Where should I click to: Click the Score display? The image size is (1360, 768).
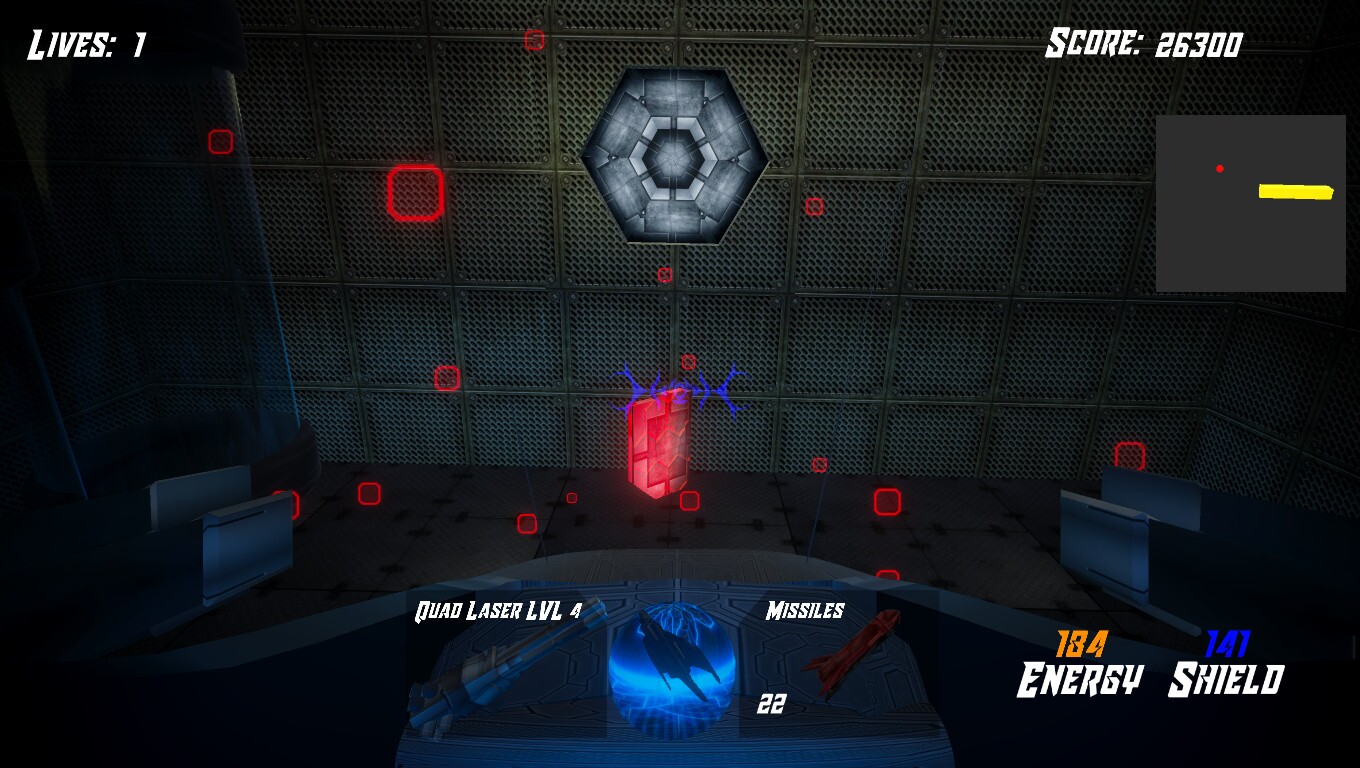coord(1144,44)
